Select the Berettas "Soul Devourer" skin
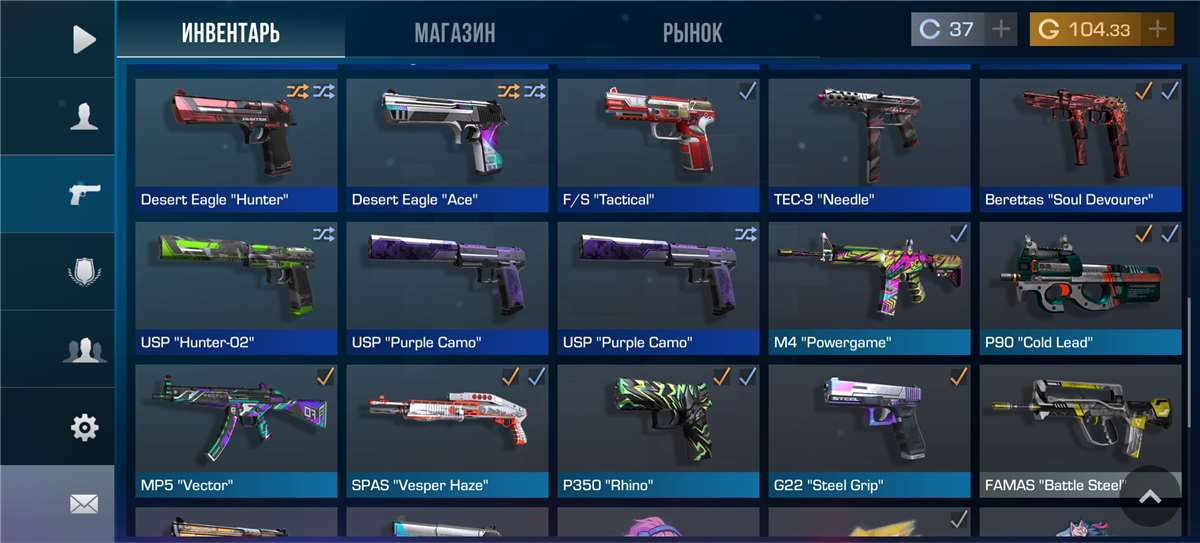This screenshot has width=1200, height=543. [x=1079, y=140]
